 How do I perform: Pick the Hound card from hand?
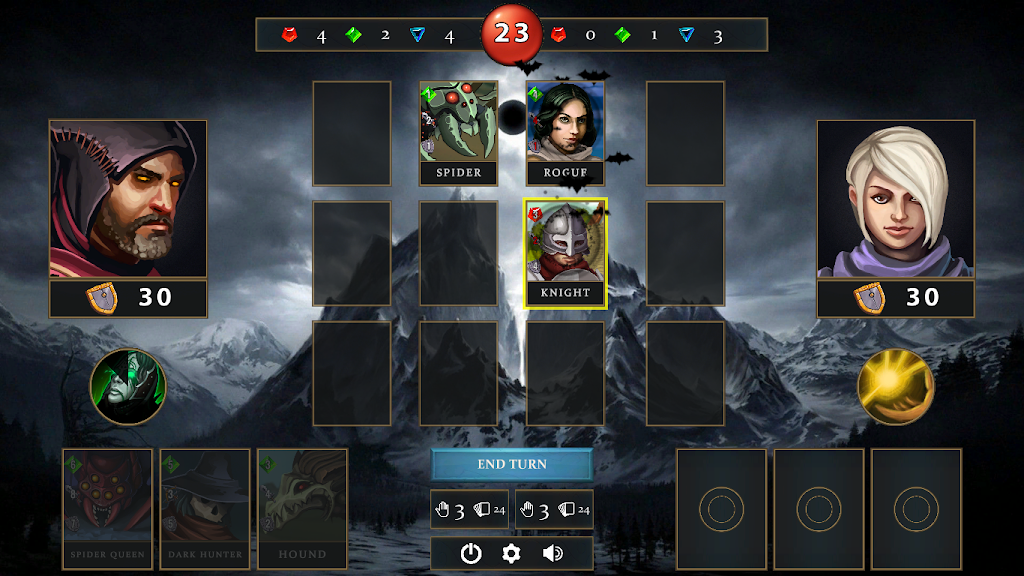point(302,509)
